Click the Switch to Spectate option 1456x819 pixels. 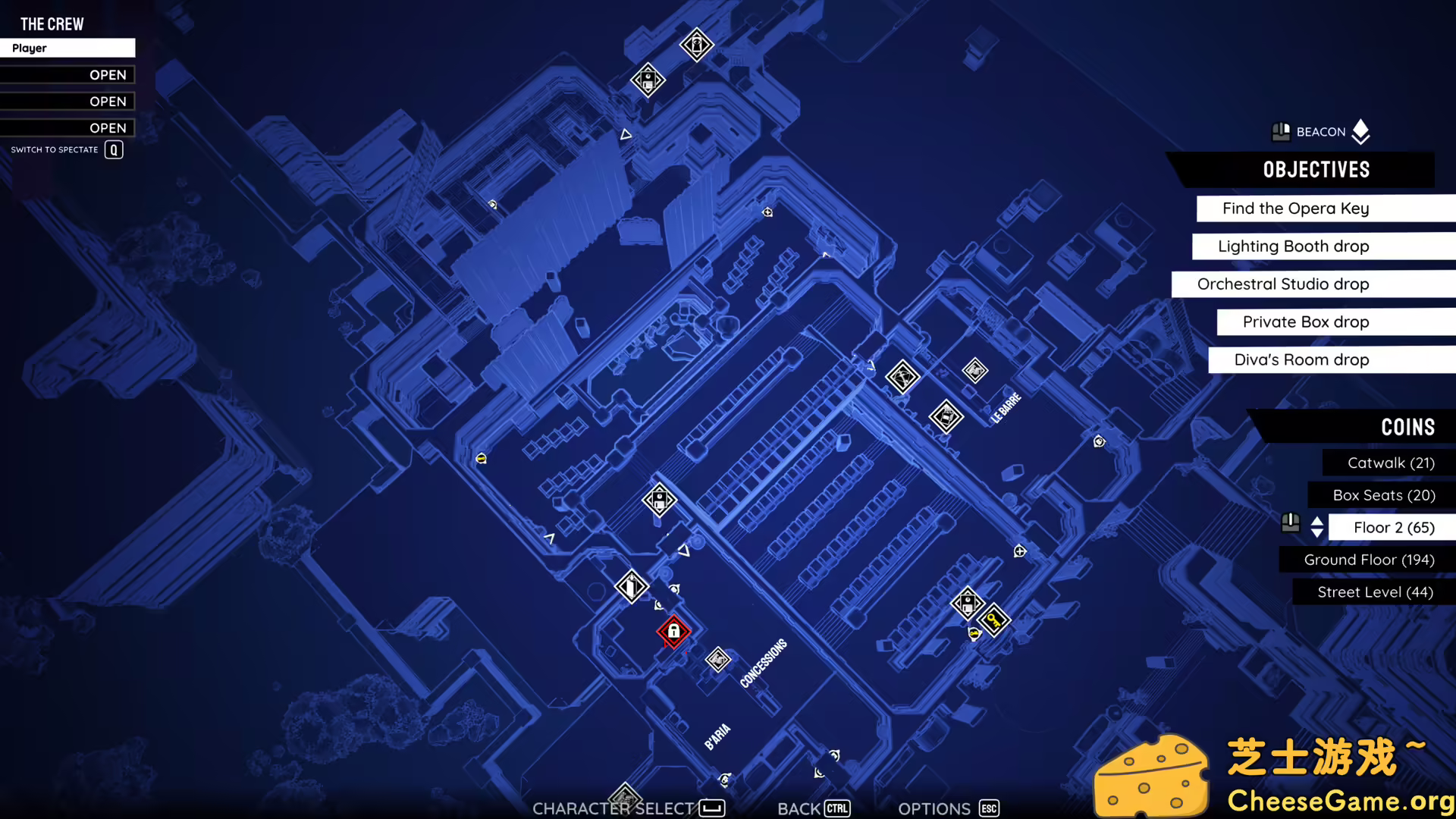pyautogui.click(x=64, y=149)
